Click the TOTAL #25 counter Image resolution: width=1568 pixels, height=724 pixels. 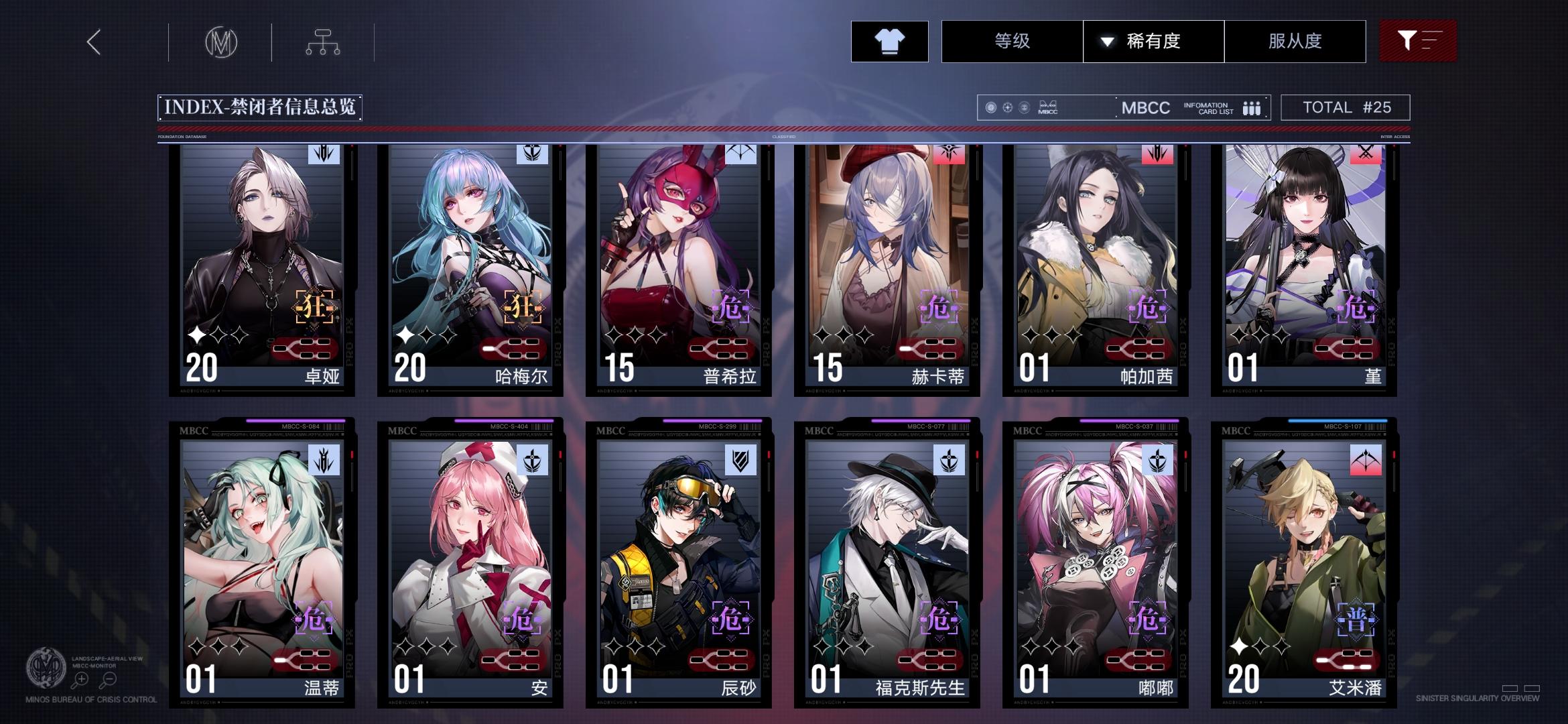(x=1346, y=107)
